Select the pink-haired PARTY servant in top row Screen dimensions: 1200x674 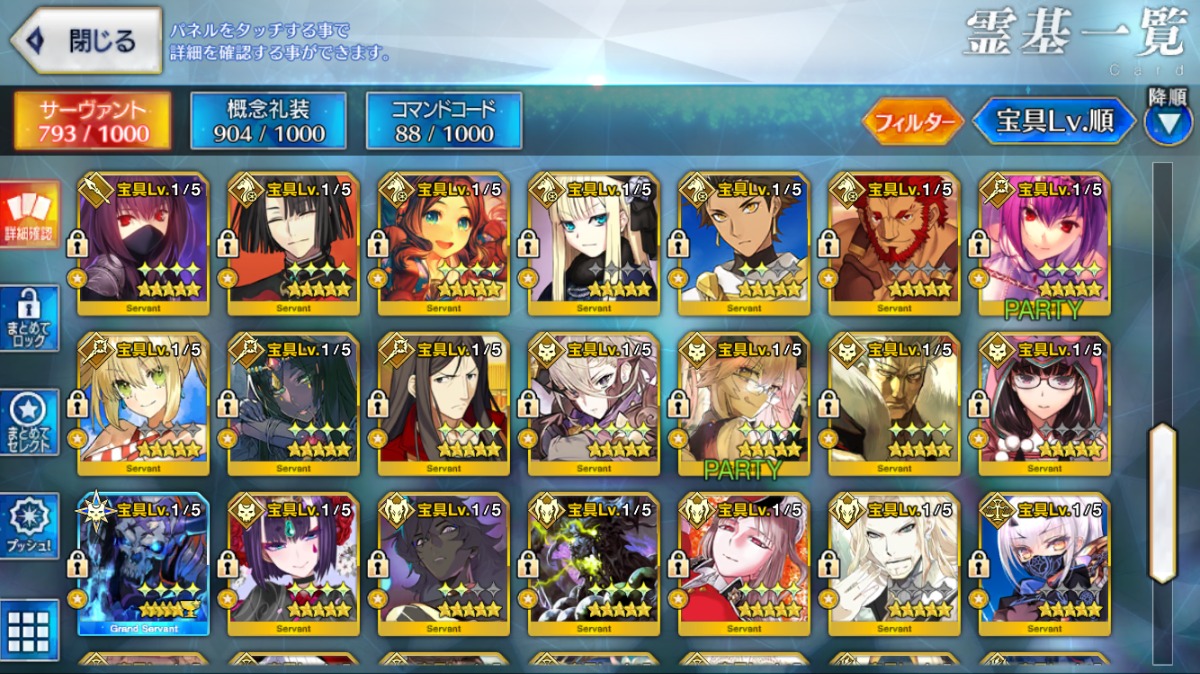coord(1044,244)
